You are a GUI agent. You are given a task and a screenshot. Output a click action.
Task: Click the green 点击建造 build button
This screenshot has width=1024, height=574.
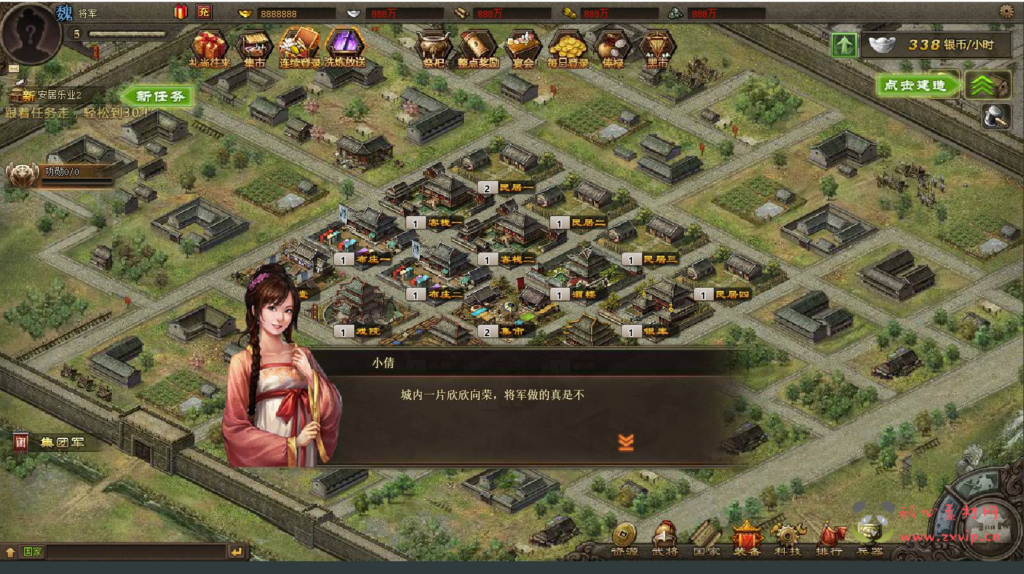914,86
